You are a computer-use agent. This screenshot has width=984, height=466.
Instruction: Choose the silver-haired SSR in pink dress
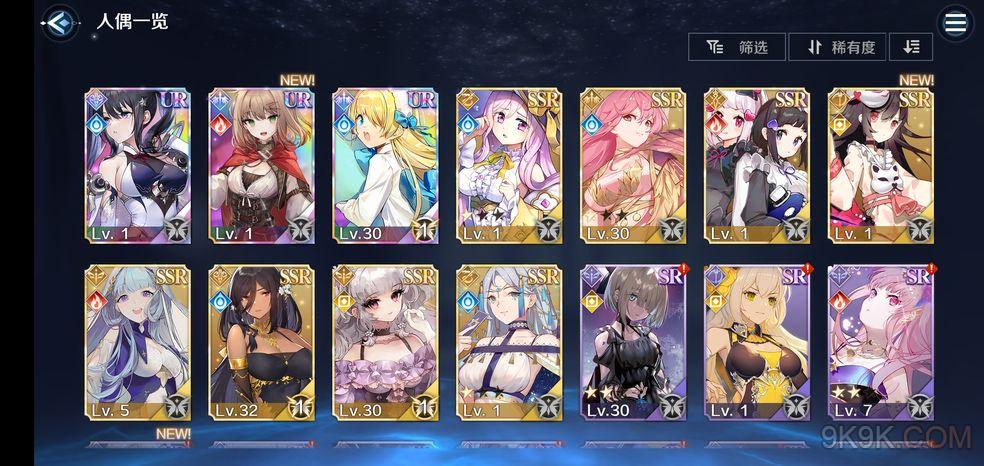pyautogui.click(x=386, y=342)
